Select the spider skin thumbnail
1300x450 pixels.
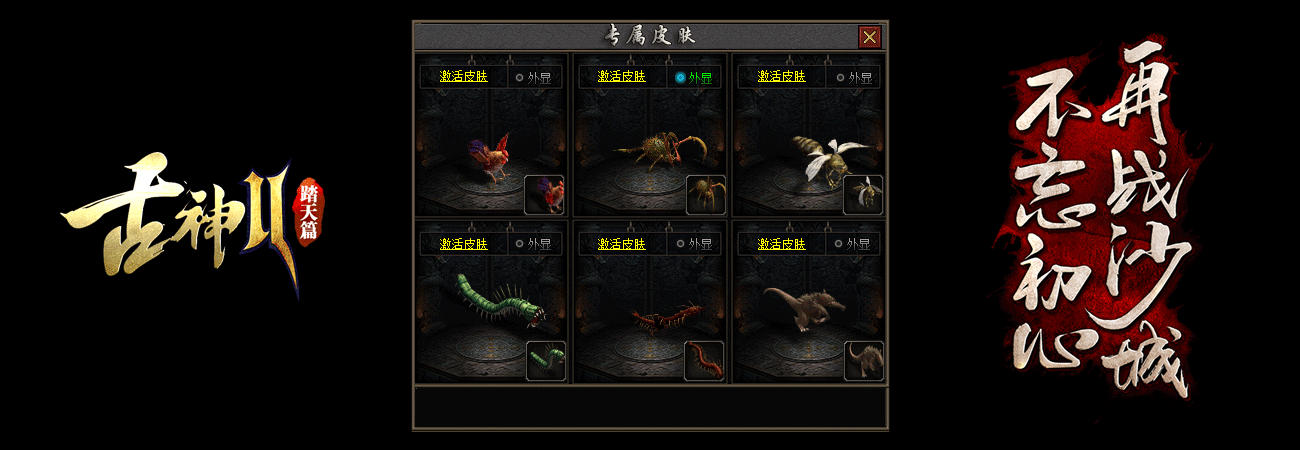pyautogui.click(x=705, y=195)
